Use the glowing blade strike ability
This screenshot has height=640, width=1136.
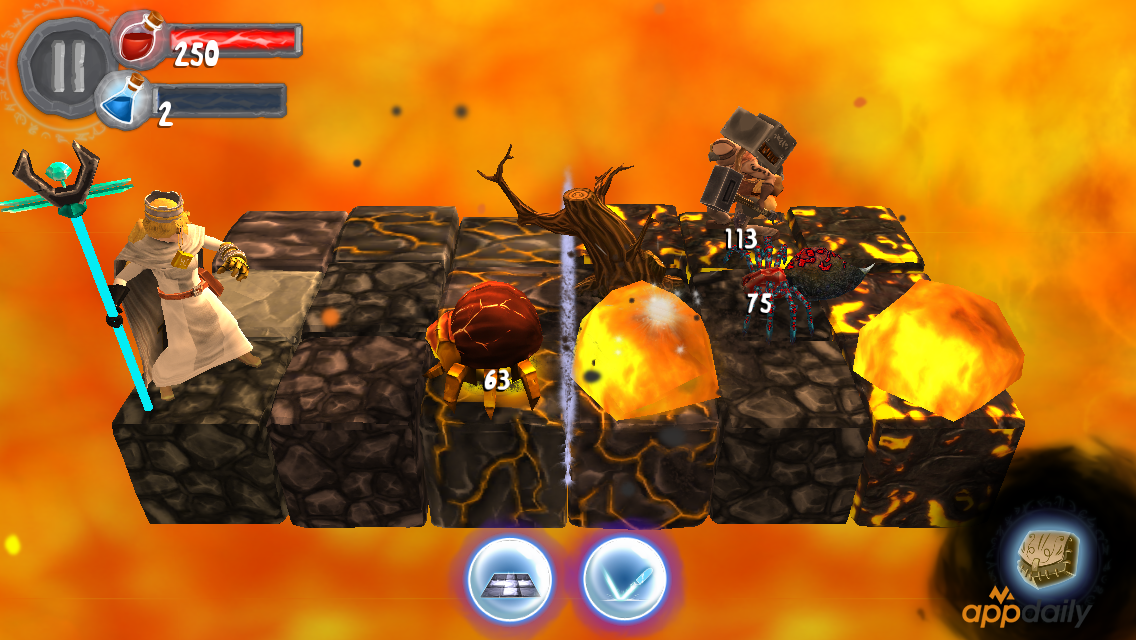[624, 580]
